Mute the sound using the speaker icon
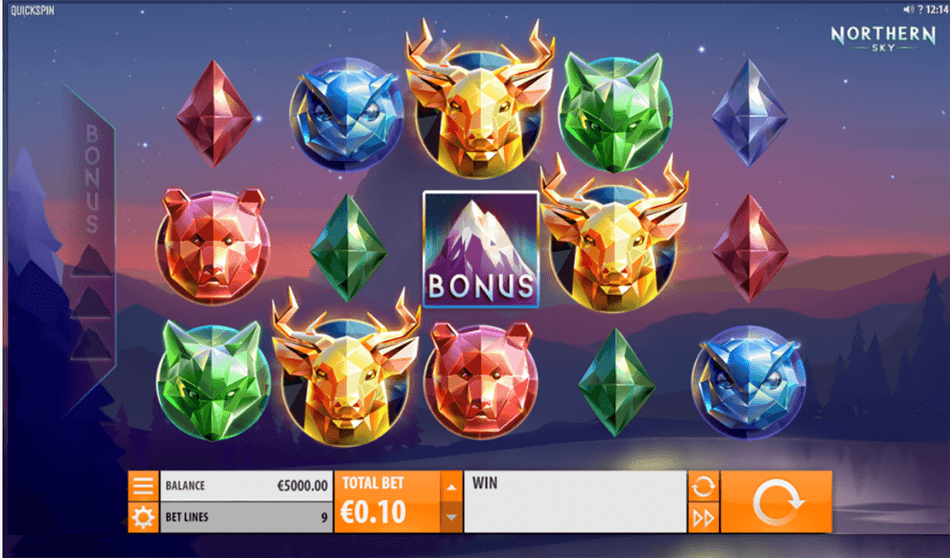950x558 pixels. click(x=910, y=9)
